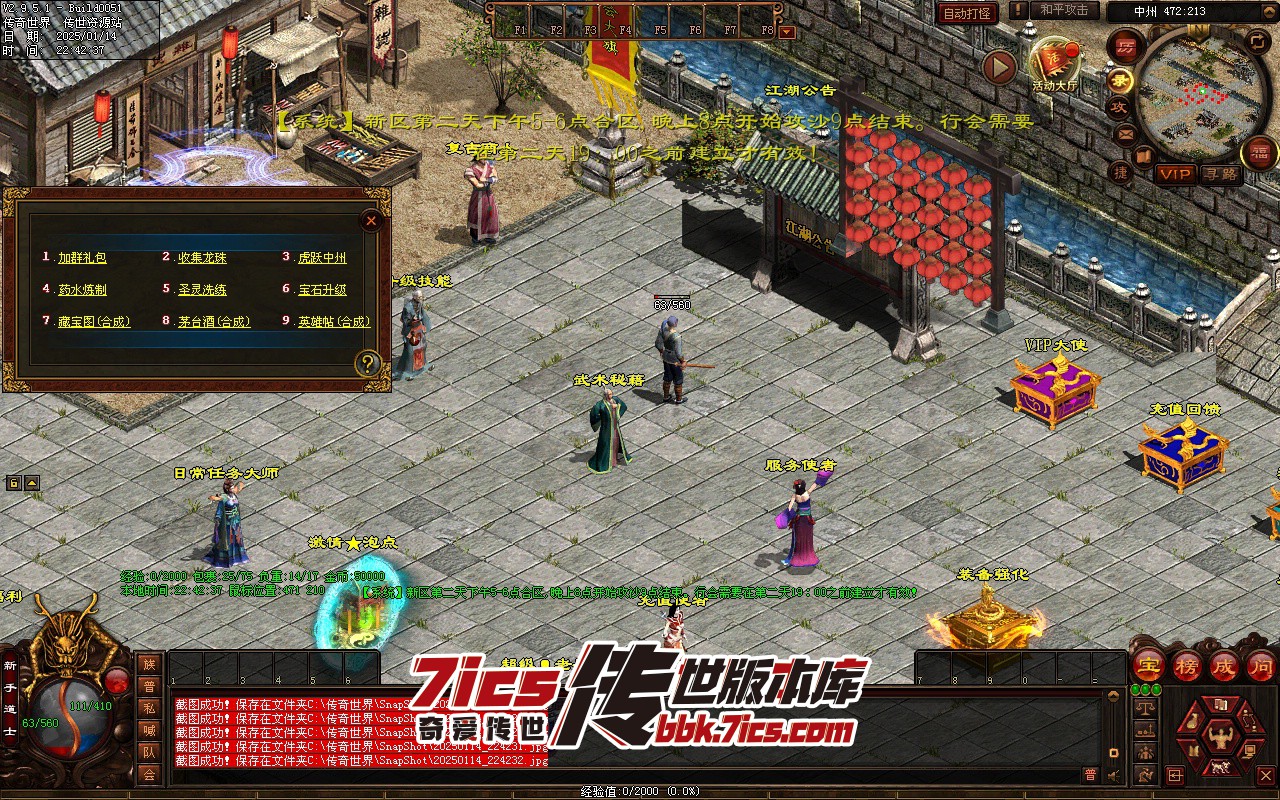Open the 榜 ranking round button

pos(1188,665)
